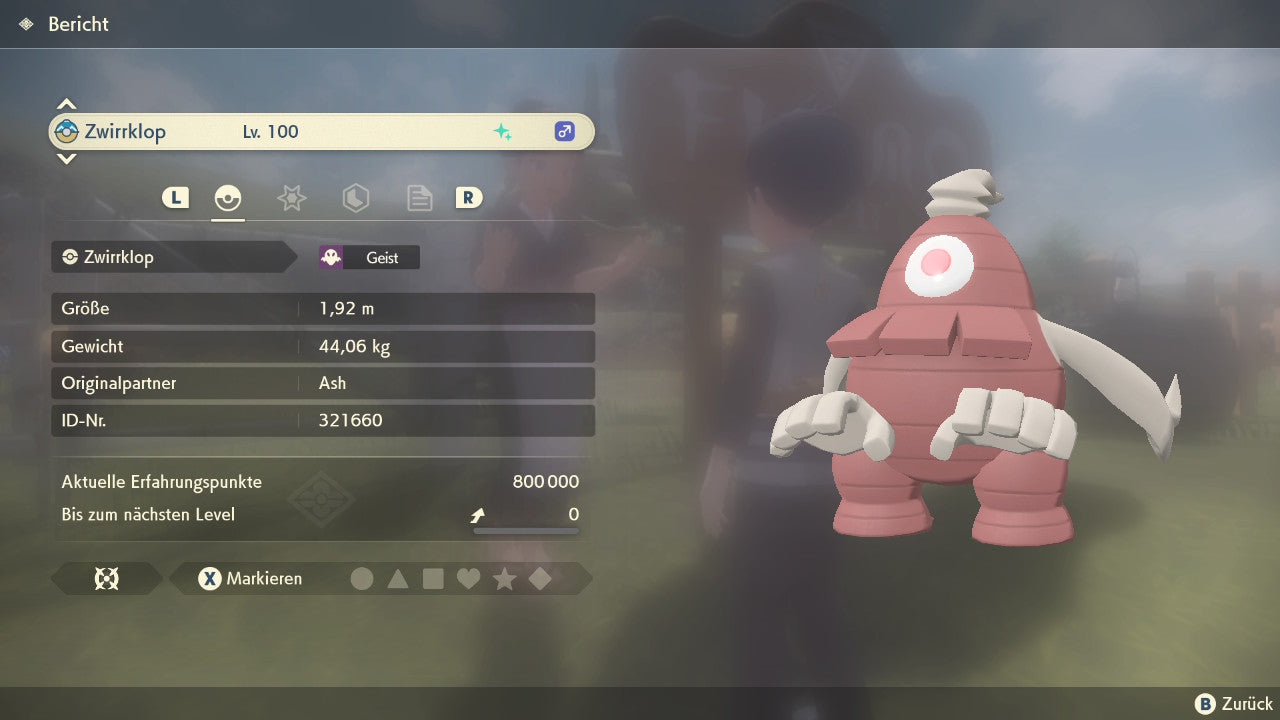
Task: Open the hexagon shield tab
Action: 355,198
